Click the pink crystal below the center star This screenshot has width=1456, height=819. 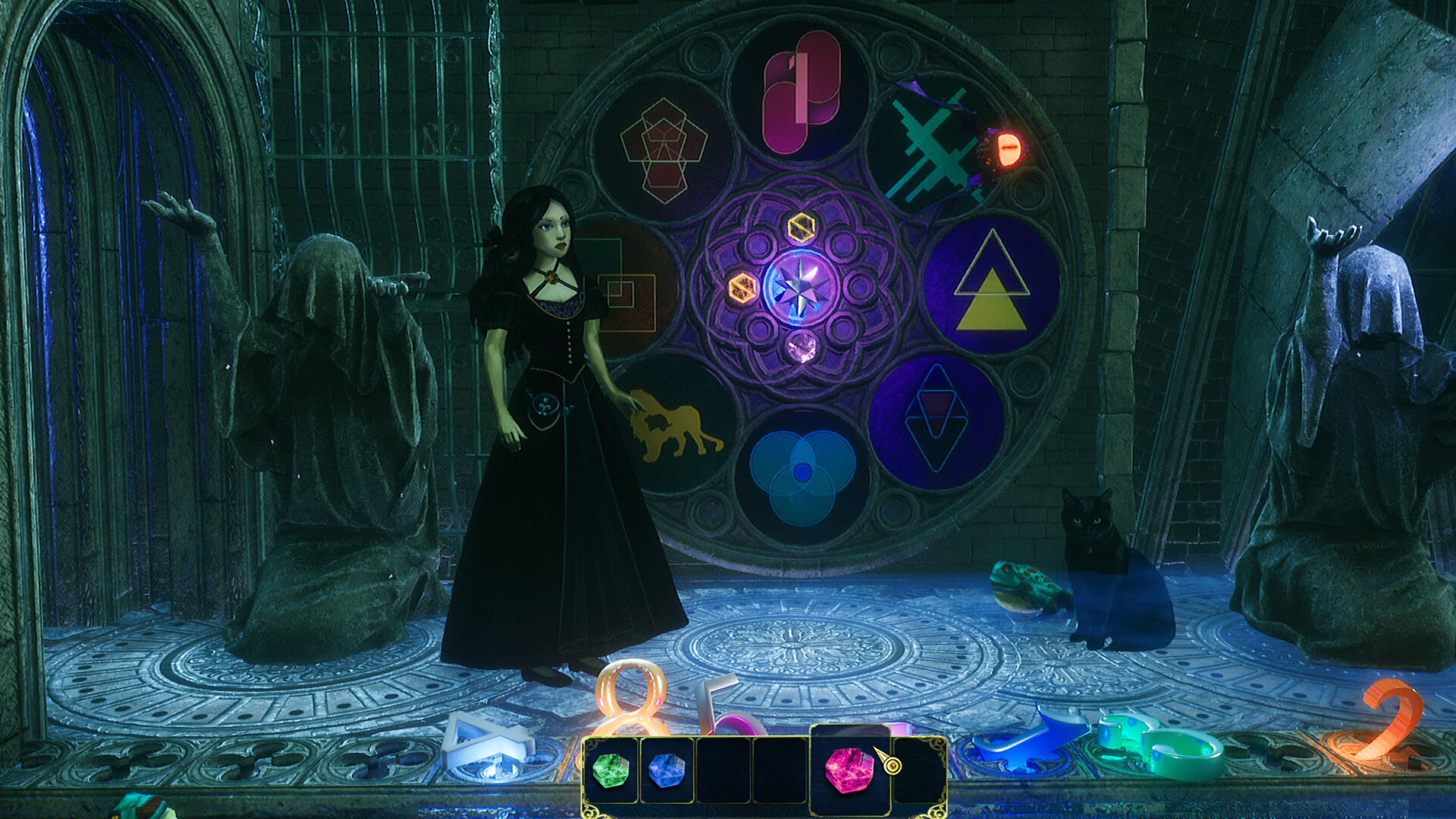tap(802, 349)
